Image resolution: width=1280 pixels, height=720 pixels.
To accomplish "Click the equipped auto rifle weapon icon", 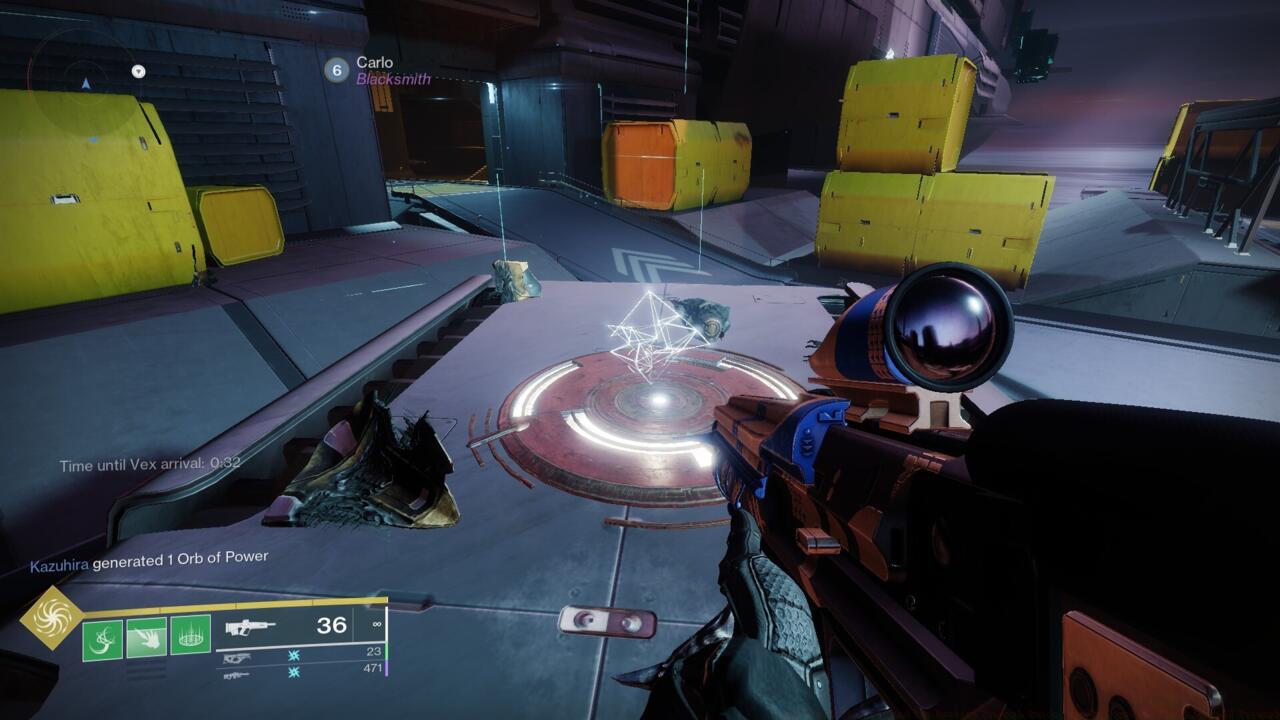I will pos(251,629).
